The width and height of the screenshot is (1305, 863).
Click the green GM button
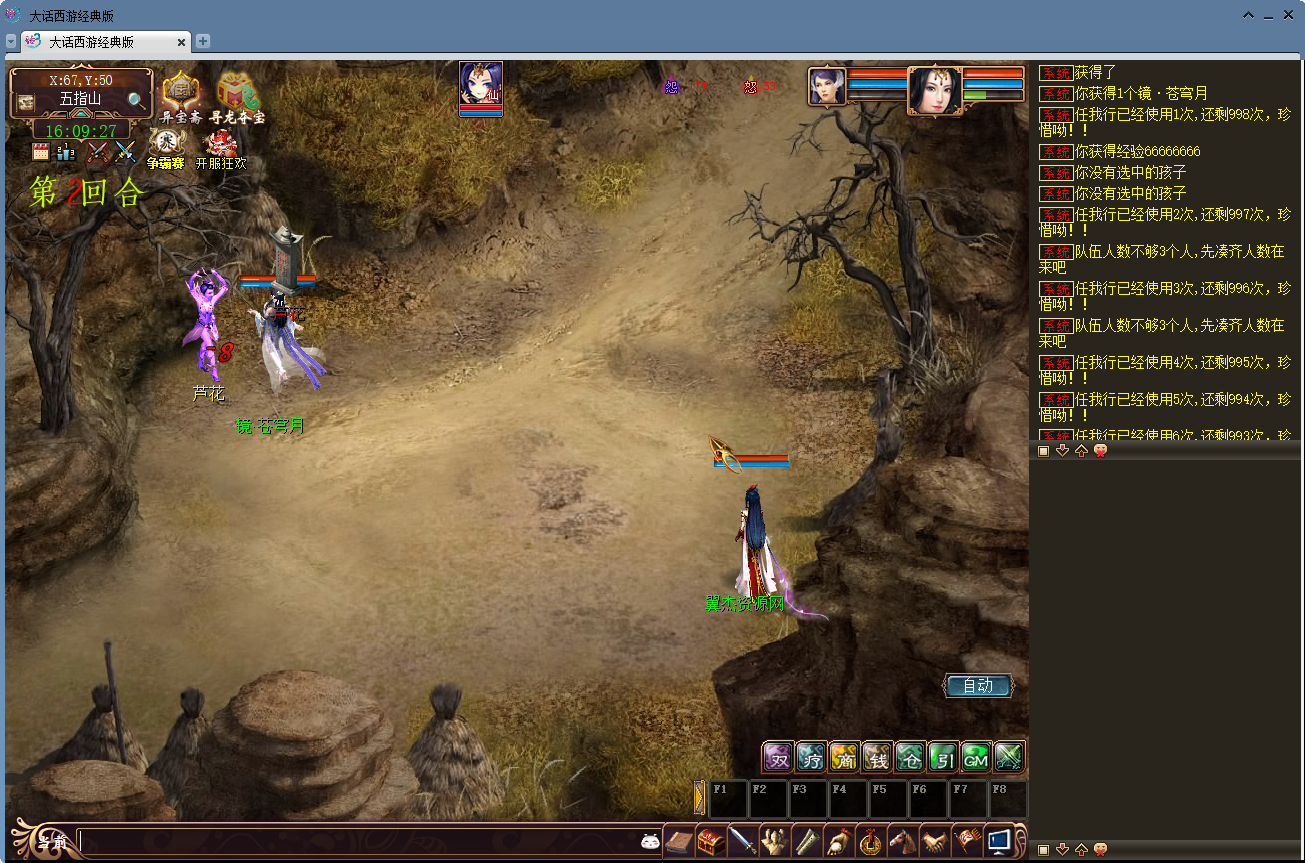click(x=975, y=757)
